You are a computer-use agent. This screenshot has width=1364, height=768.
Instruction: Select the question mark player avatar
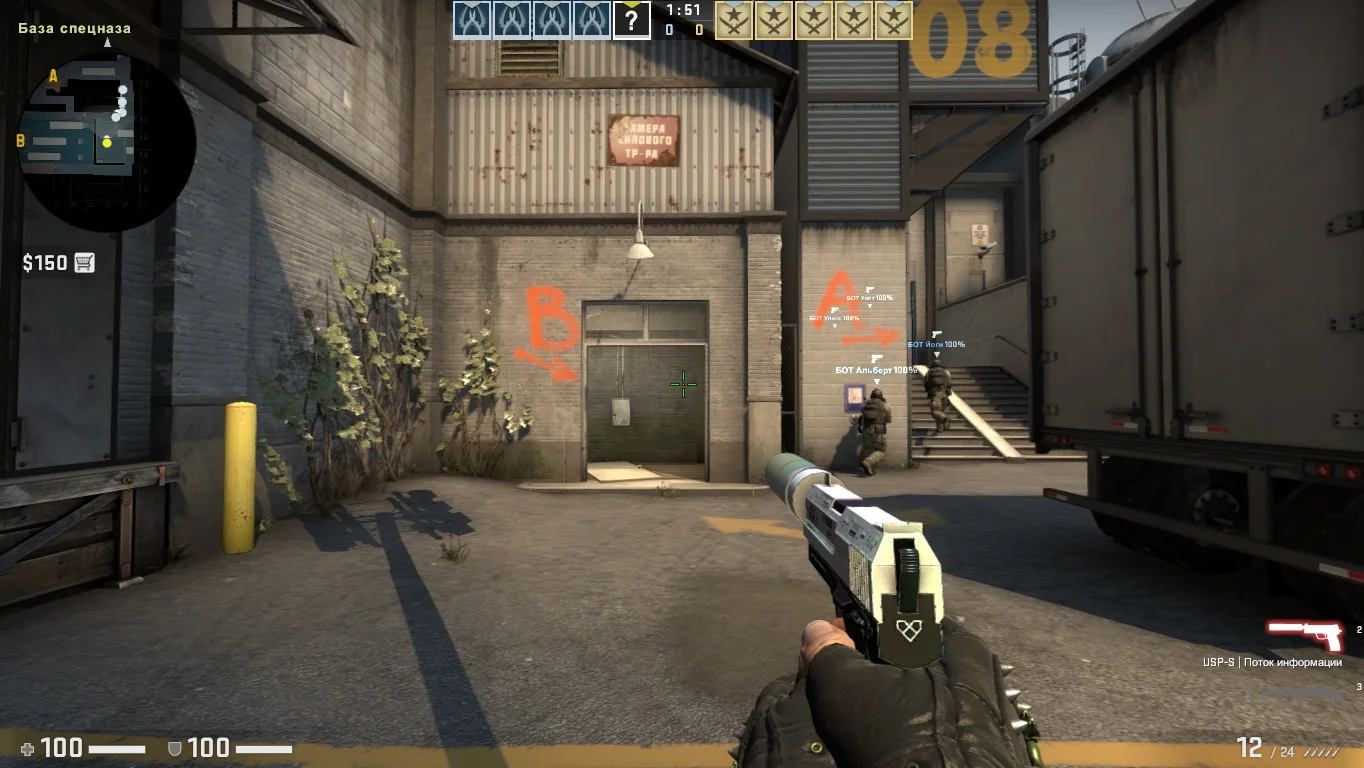[631, 19]
